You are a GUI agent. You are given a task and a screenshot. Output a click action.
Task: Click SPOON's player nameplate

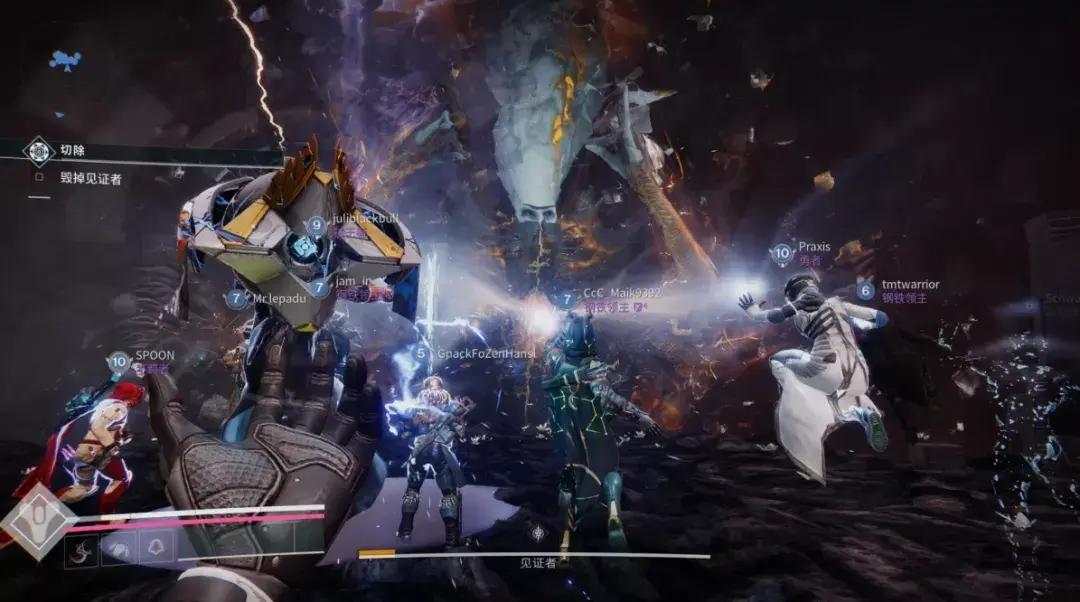(x=153, y=355)
